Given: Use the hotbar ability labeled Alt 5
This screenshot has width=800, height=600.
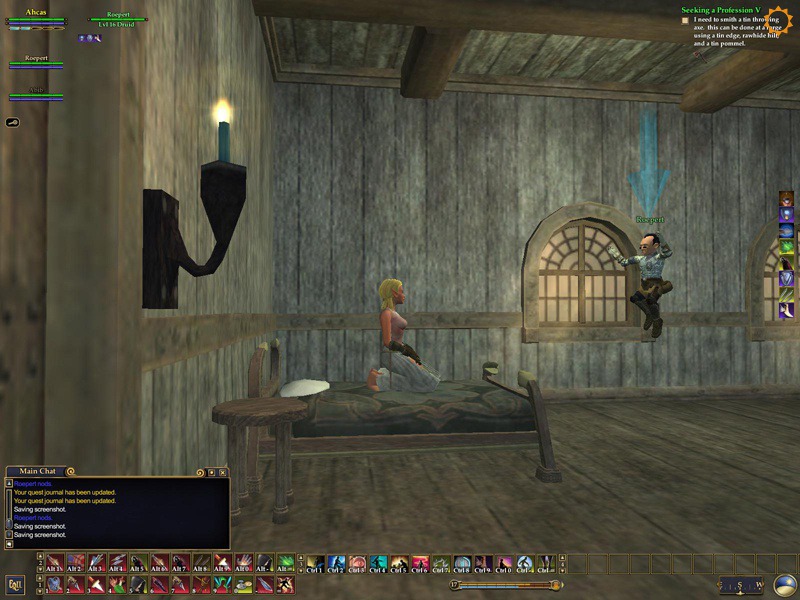Looking at the screenshot, I should (x=138, y=564).
